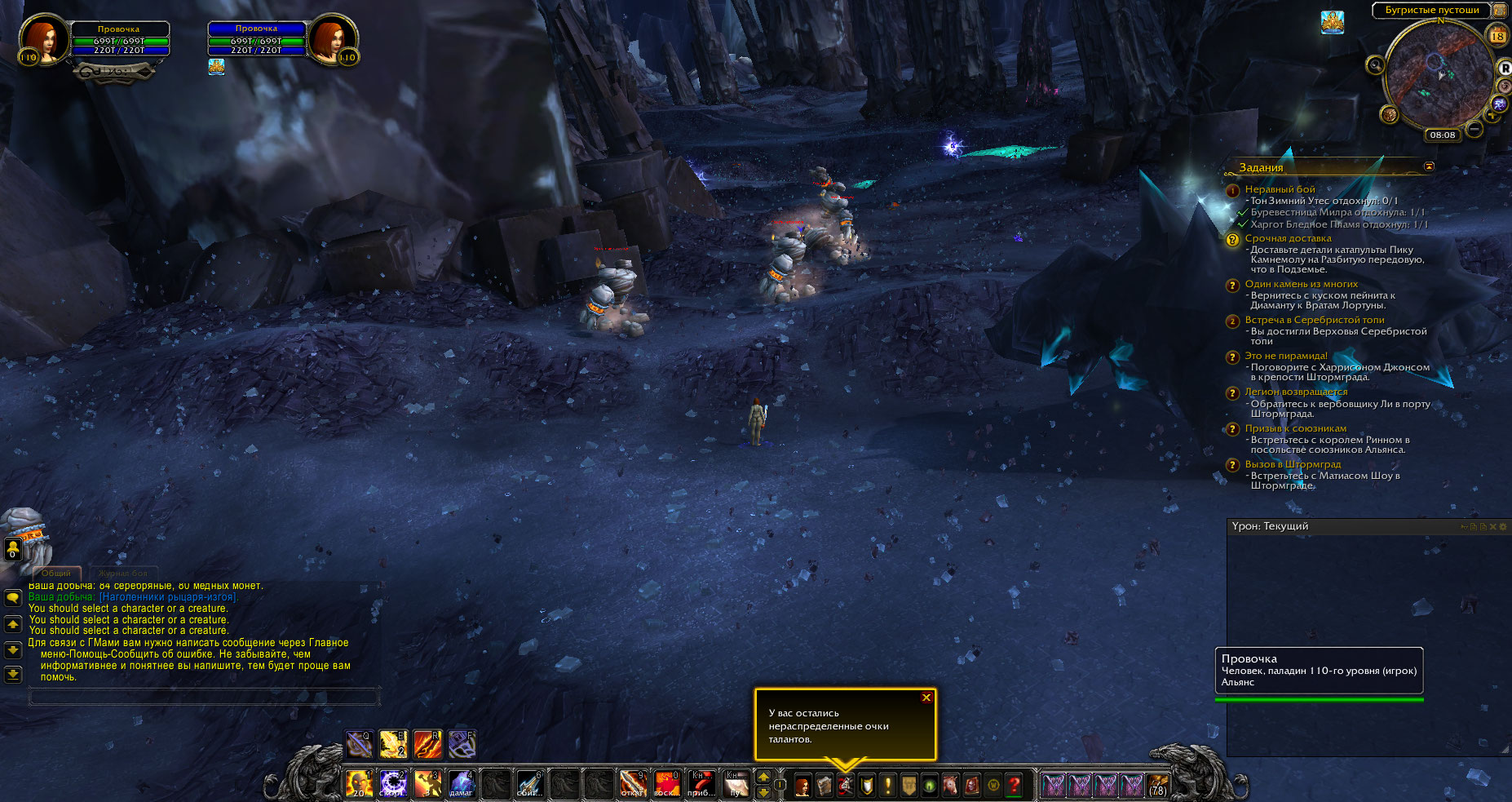Click the chat message input box
Viewport: 1512px width, 802px height.
(204, 696)
